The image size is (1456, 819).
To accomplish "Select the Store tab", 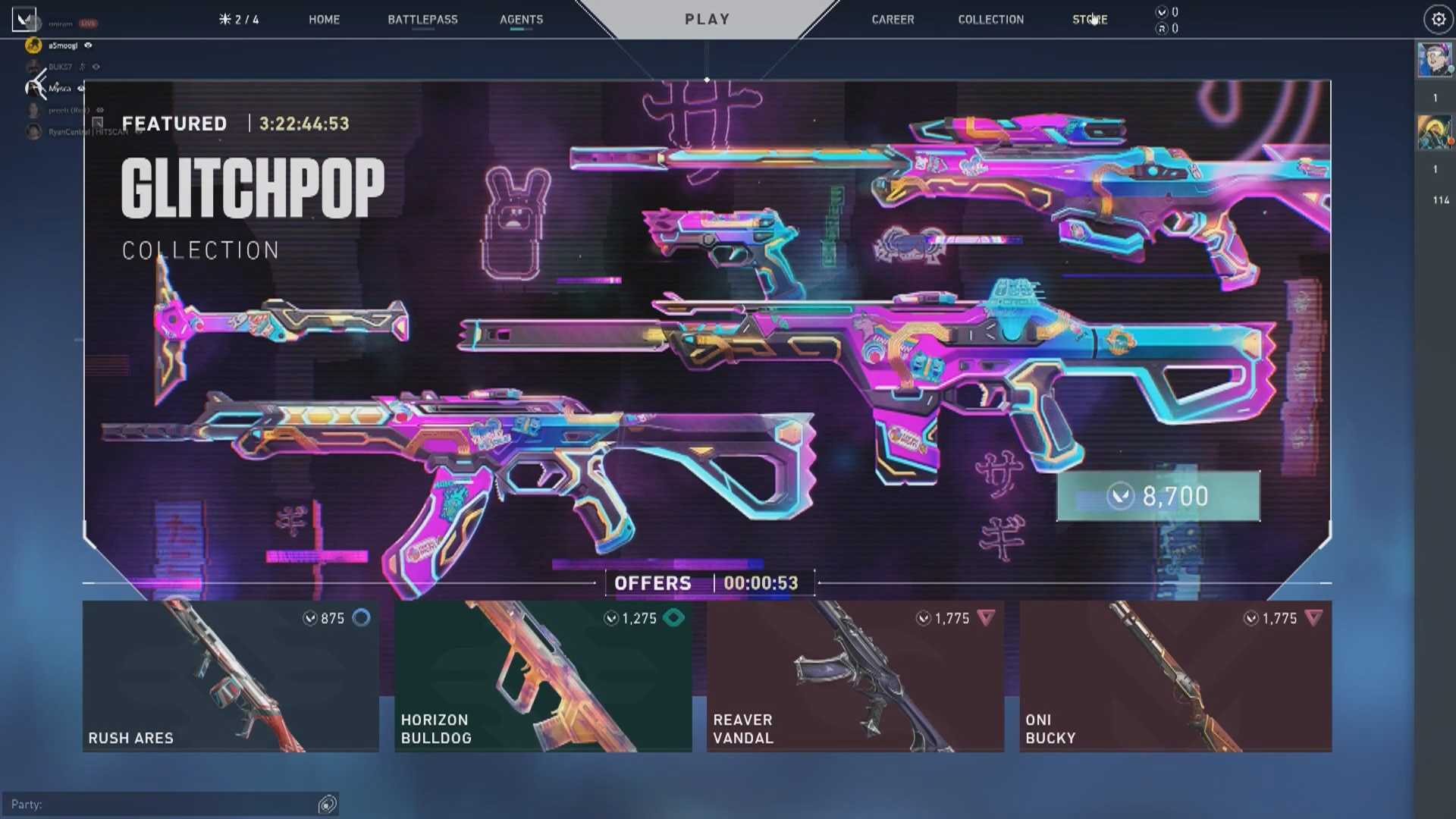I will [1090, 20].
